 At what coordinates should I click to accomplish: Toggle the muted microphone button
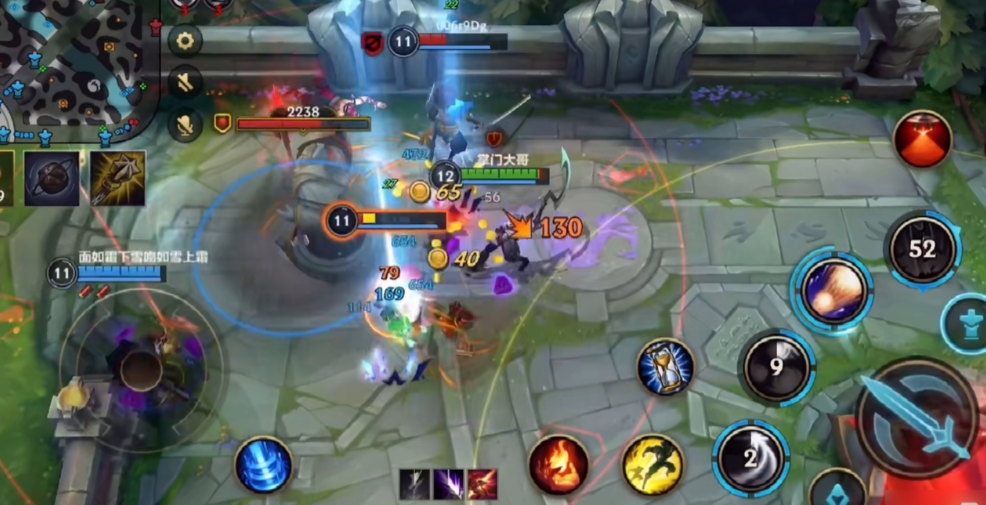(185, 125)
